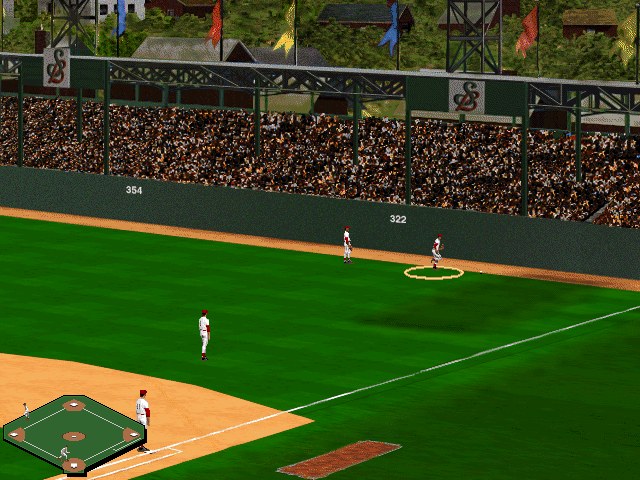Image resolution: width=640 pixels, height=480 pixels.
Task: Click the baseball diamond minimap overlay
Action: pyautogui.click(x=73, y=434)
